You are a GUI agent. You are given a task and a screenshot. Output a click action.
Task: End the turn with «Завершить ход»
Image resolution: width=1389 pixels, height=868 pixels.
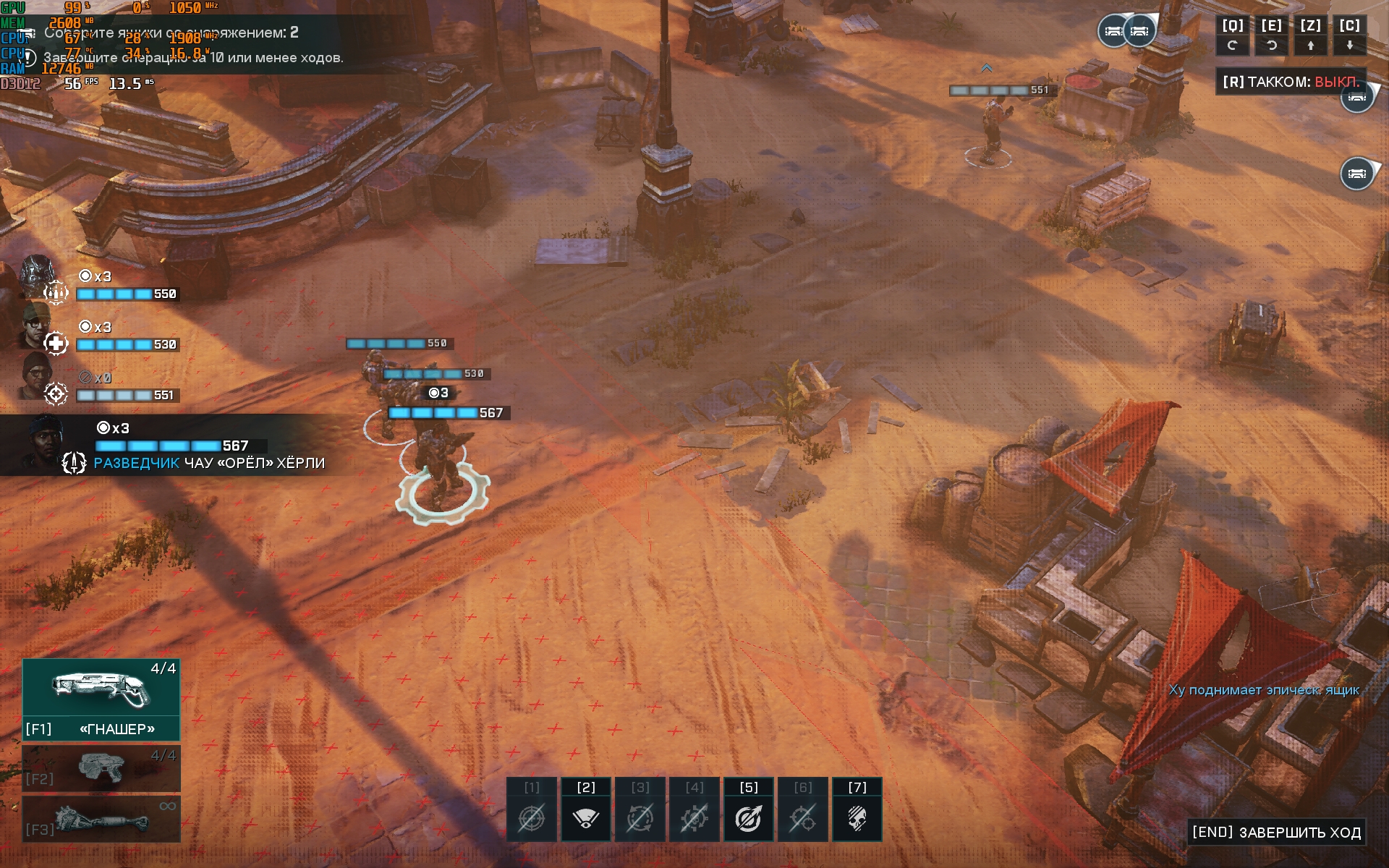(x=1276, y=833)
